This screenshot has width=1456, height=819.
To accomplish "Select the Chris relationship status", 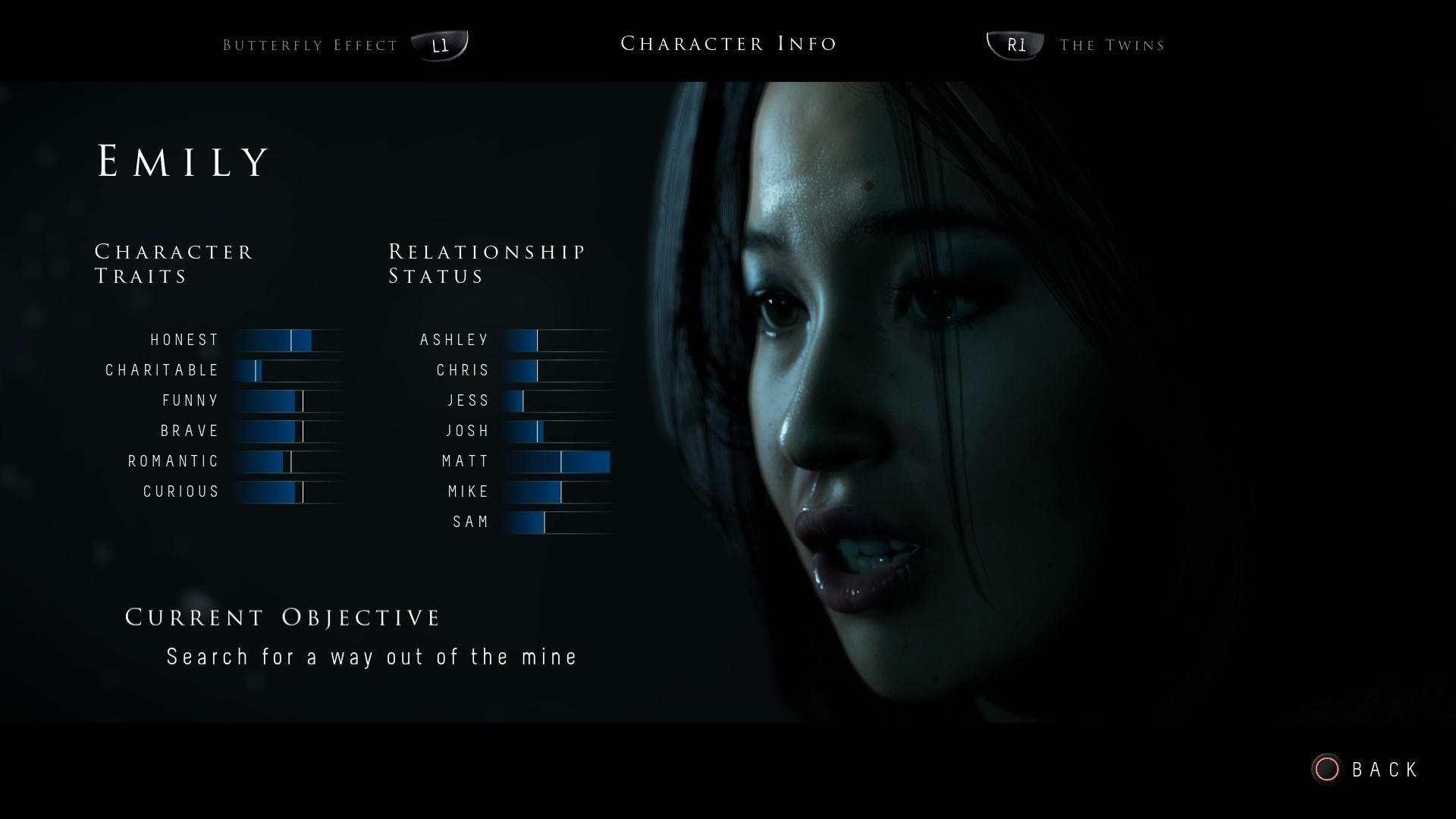I will (557, 371).
